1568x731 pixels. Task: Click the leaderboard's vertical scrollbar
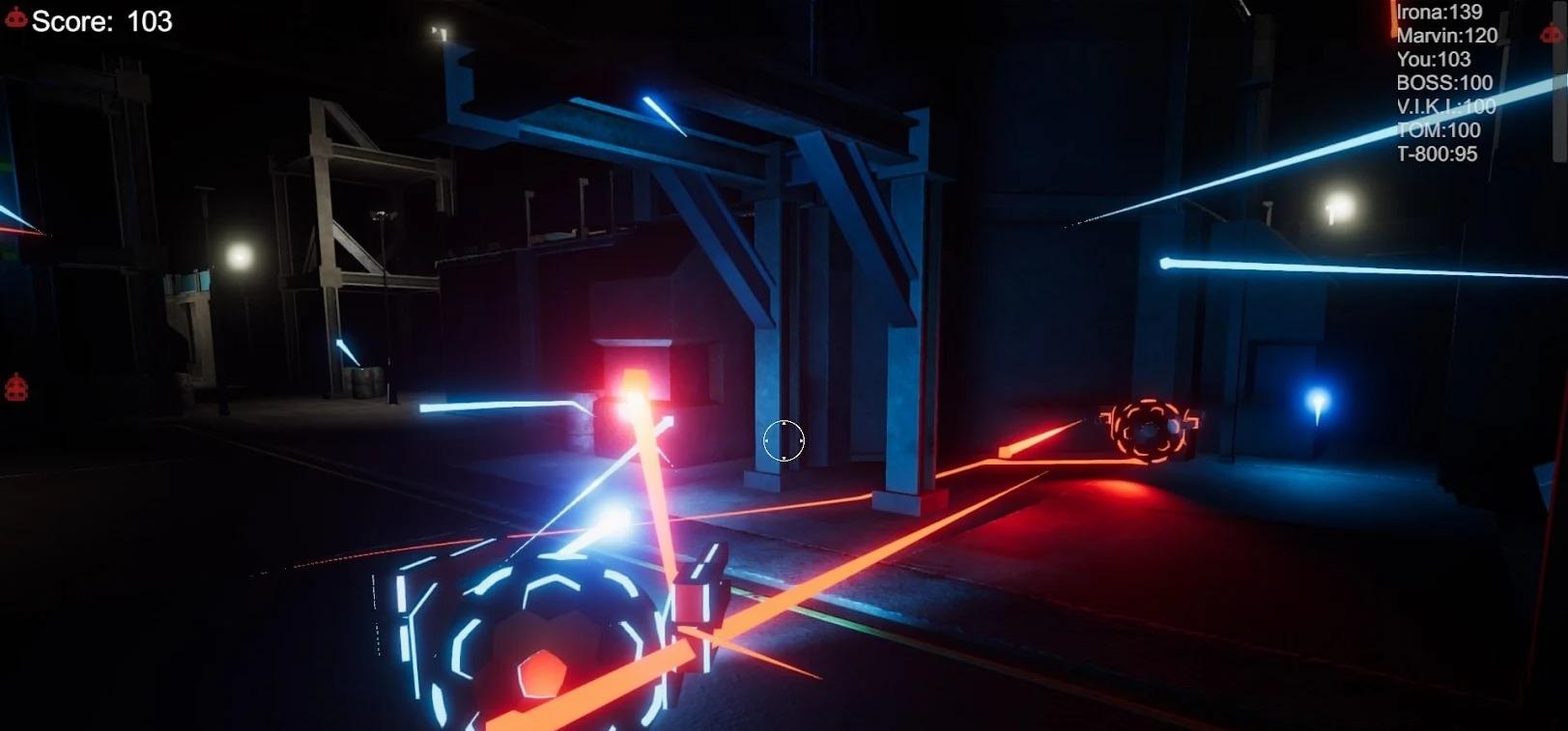click(x=1561, y=81)
